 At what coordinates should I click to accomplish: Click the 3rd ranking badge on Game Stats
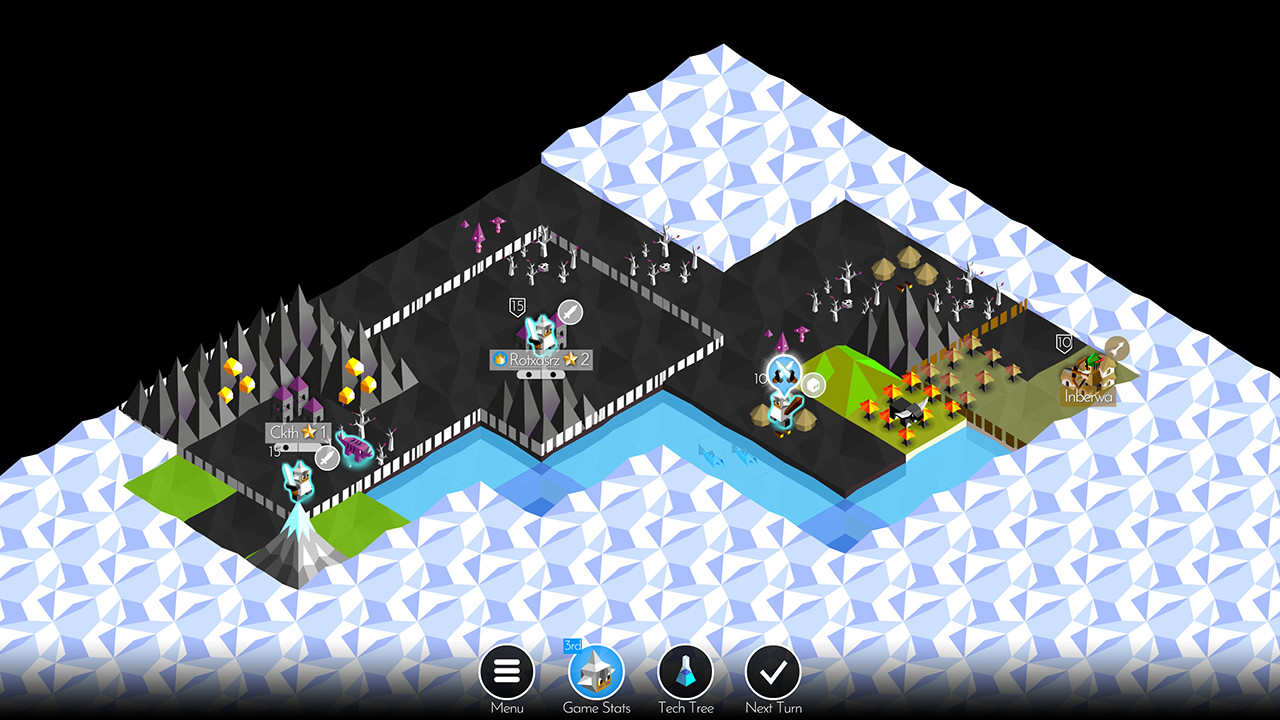pos(572,648)
